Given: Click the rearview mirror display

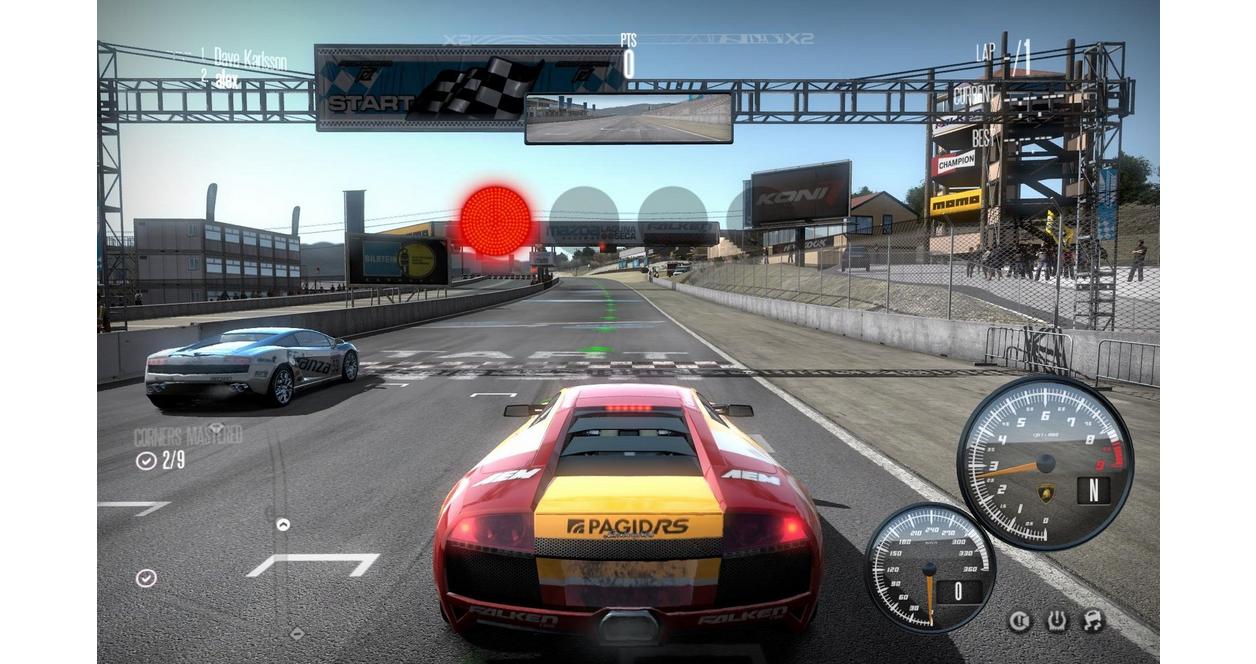Looking at the screenshot, I should click(x=628, y=119).
